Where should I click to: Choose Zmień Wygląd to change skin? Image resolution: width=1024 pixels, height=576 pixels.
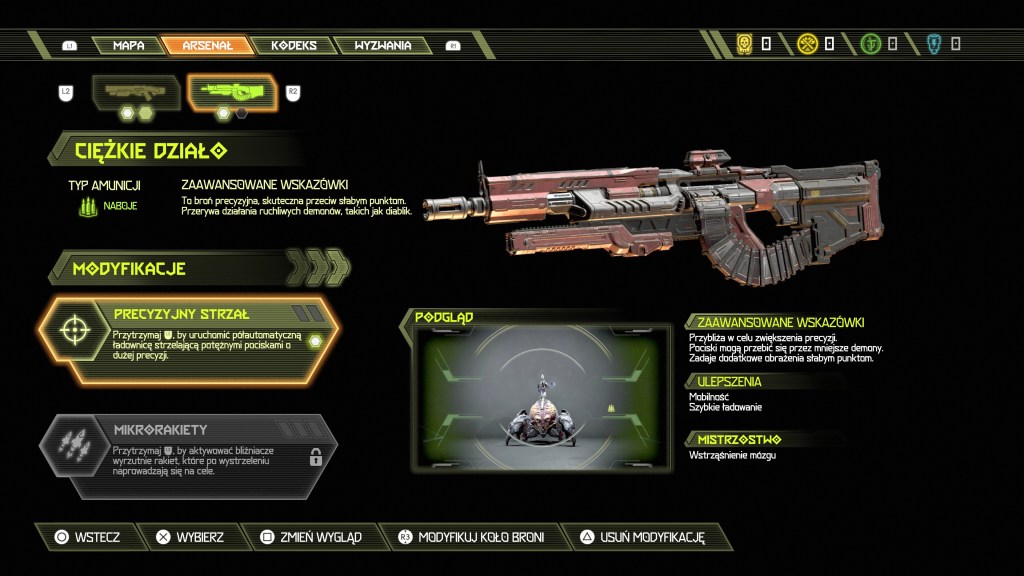[x=309, y=537]
